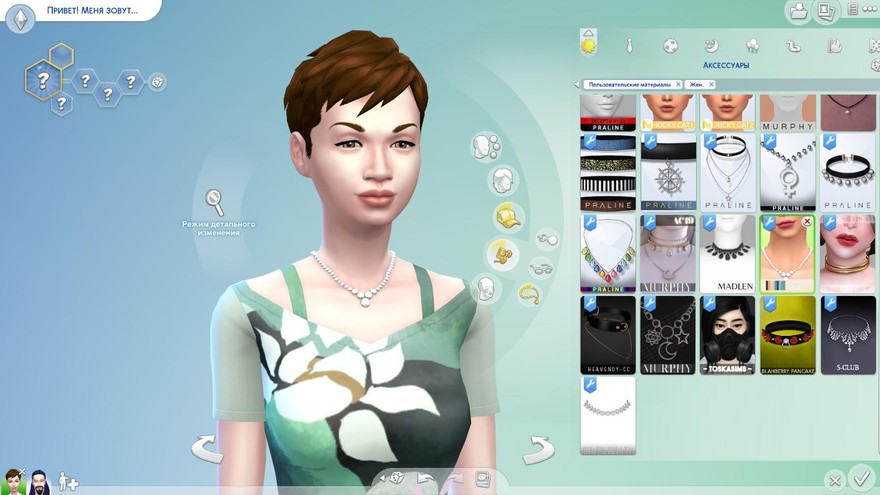Confirm the Sim with the checkmark button
The width and height of the screenshot is (880, 495).
[x=860, y=477]
